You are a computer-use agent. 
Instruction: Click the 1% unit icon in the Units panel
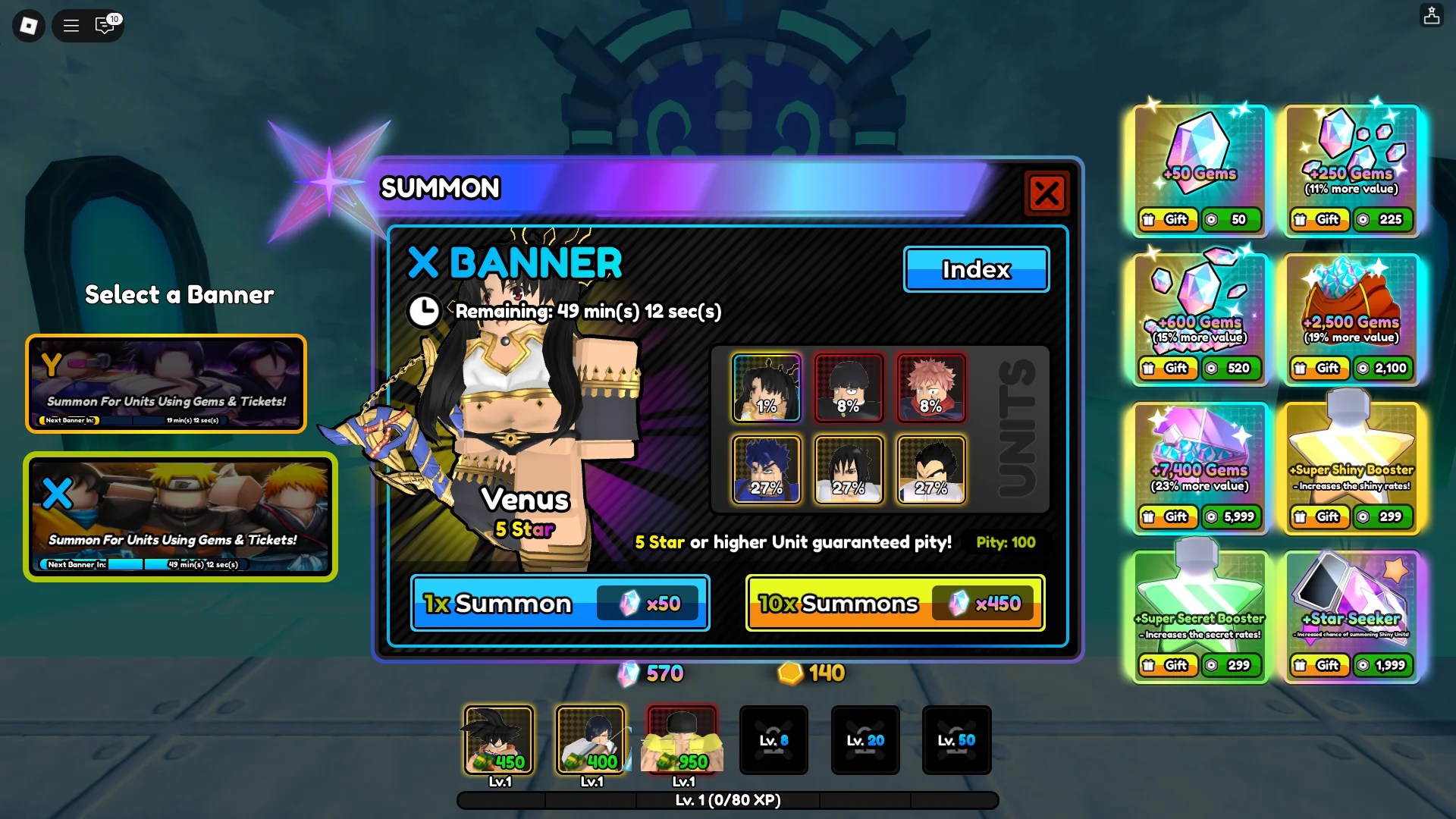click(x=766, y=388)
